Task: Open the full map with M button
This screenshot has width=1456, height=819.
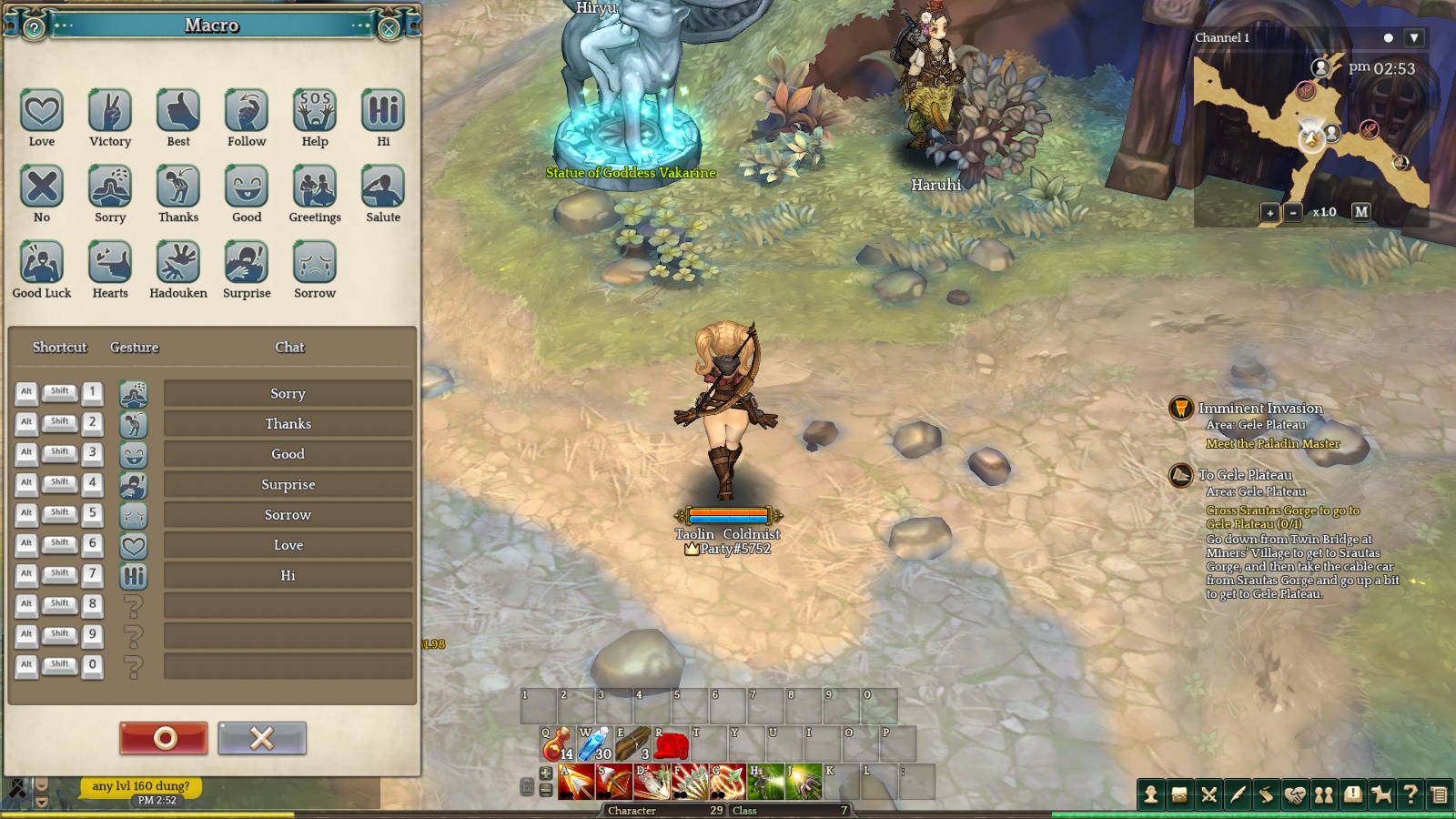Action: pyautogui.click(x=1361, y=211)
